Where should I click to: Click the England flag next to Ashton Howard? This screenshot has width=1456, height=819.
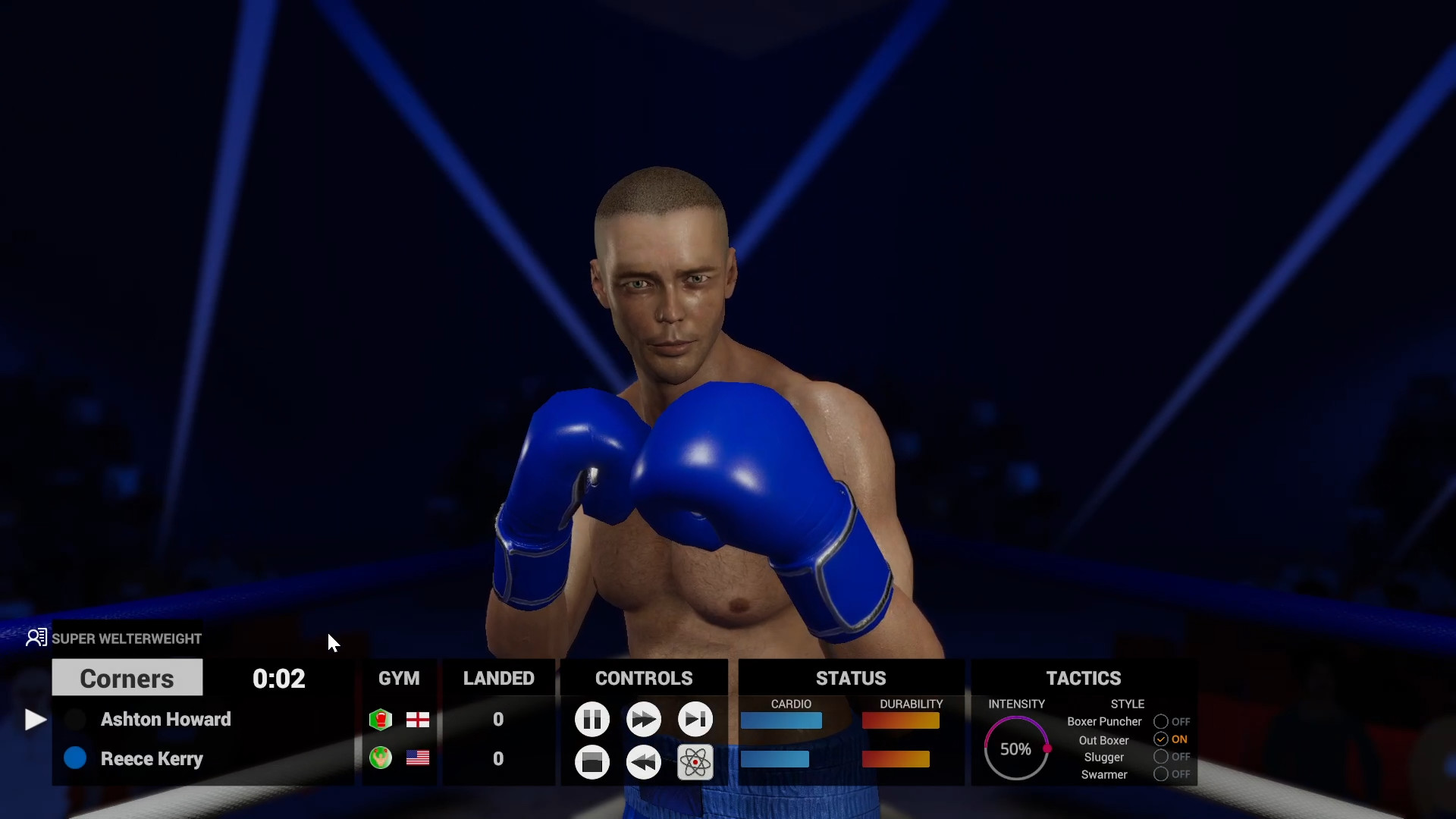click(418, 720)
